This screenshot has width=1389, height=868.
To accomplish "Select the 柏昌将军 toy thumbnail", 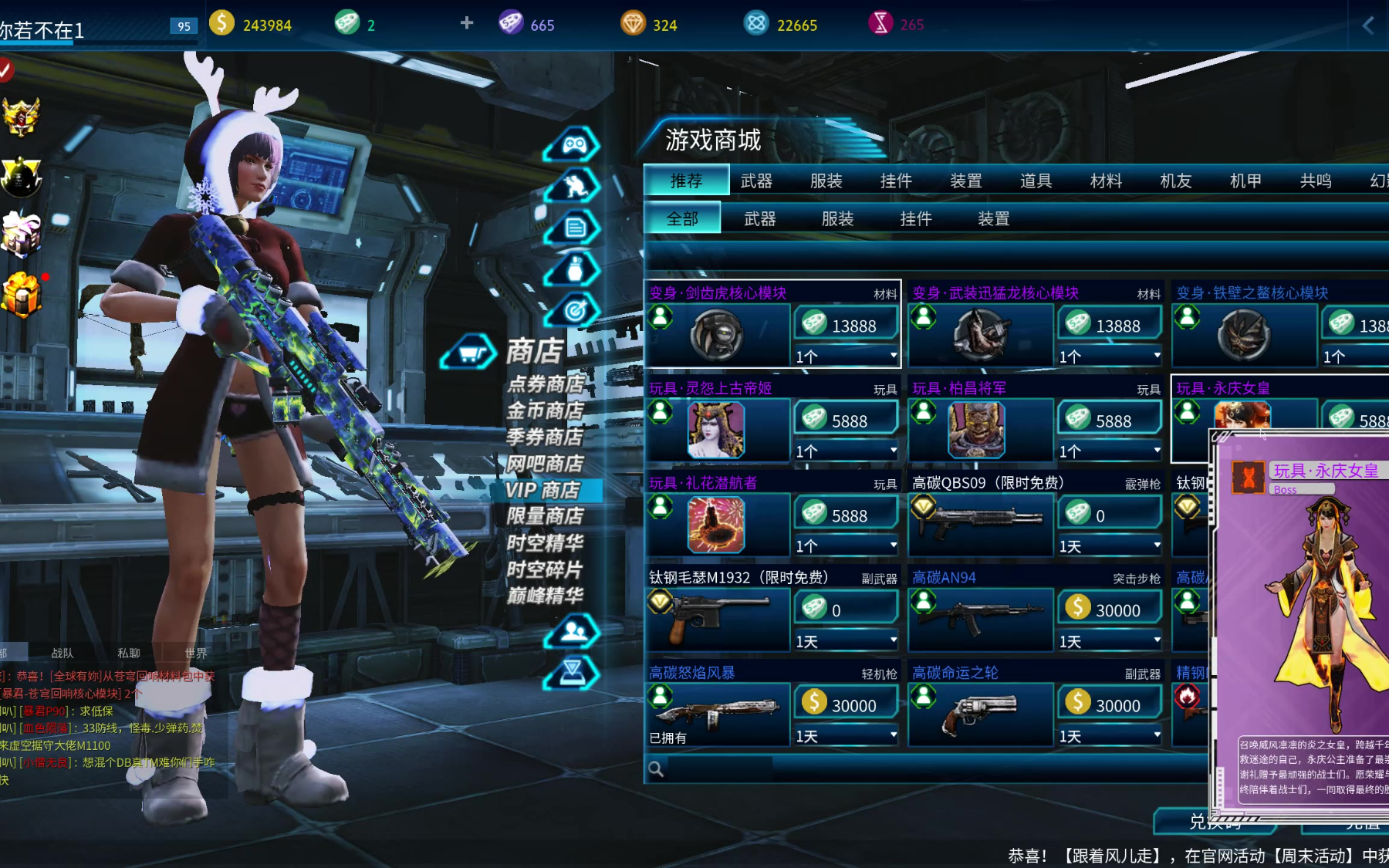I will [976, 430].
